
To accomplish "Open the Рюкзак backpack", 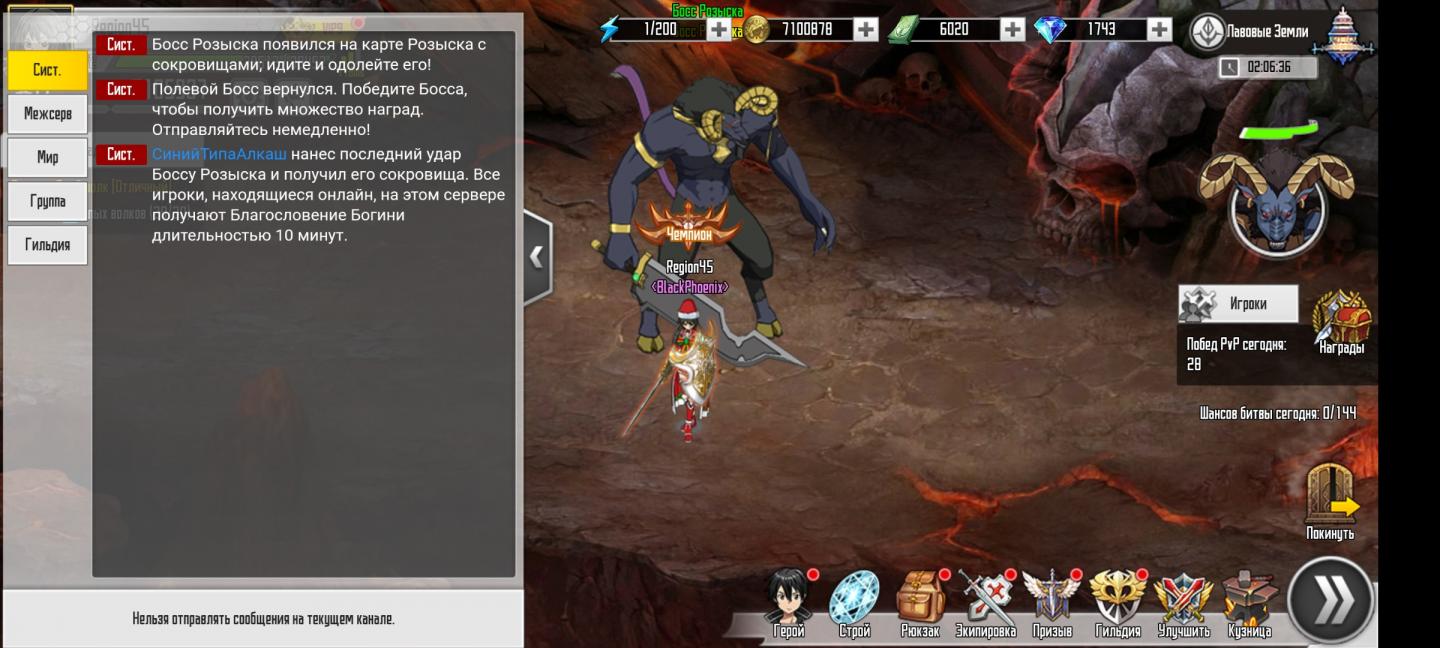I will pyautogui.click(x=920, y=602).
